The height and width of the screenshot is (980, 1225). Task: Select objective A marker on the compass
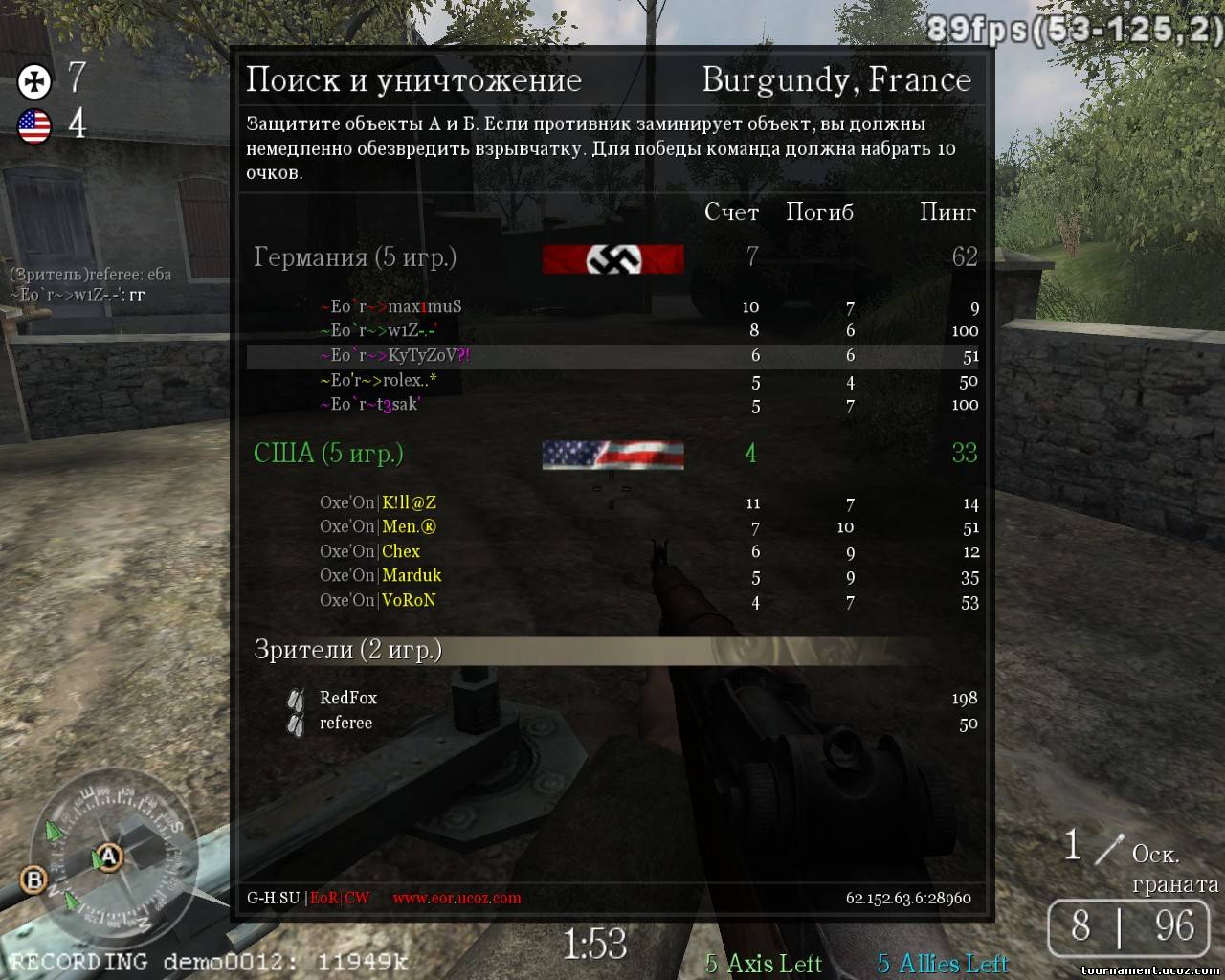coord(110,856)
